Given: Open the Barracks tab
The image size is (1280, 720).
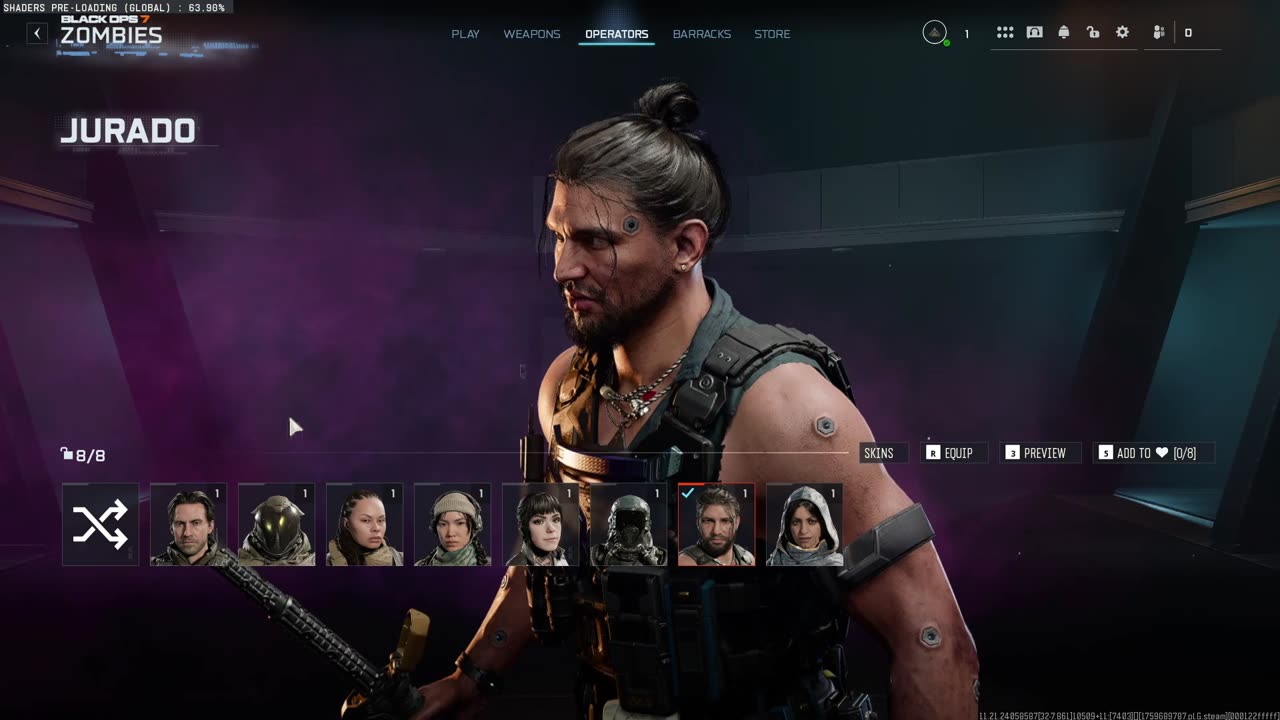Looking at the screenshot, I should pyautogui.click(x=701, y=34).
